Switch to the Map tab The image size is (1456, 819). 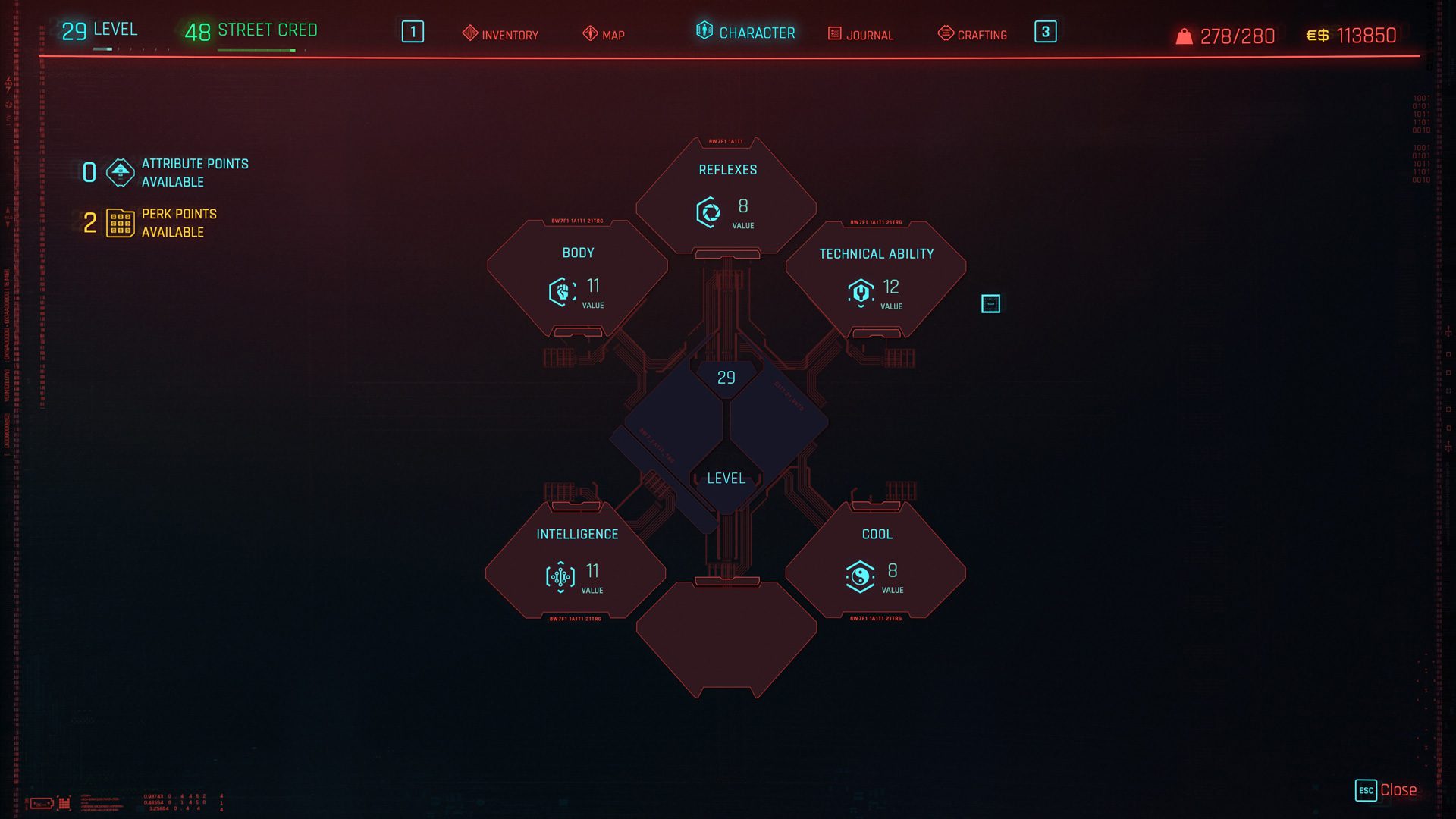604,34
